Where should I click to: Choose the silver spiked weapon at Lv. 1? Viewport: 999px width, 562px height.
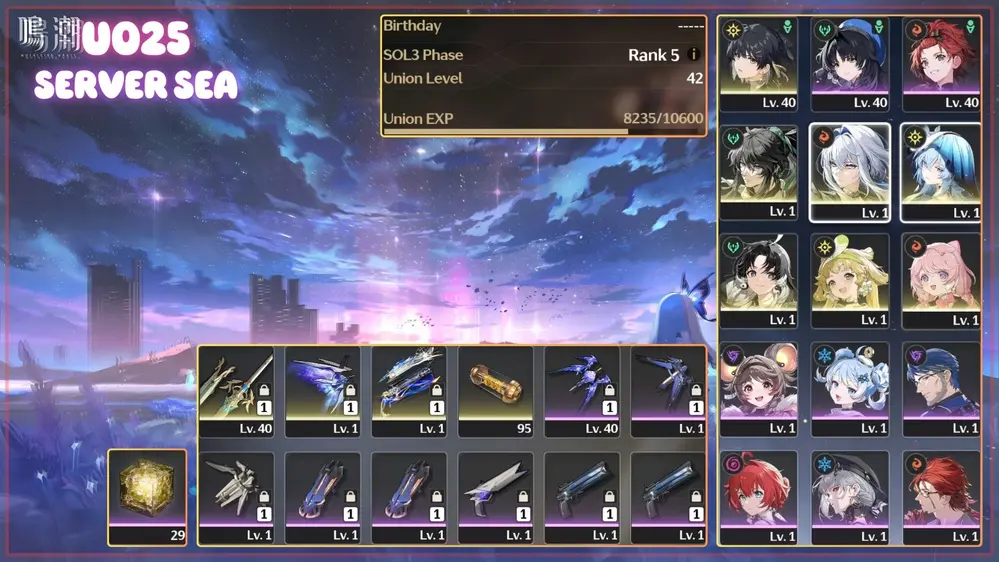point(236,492)
